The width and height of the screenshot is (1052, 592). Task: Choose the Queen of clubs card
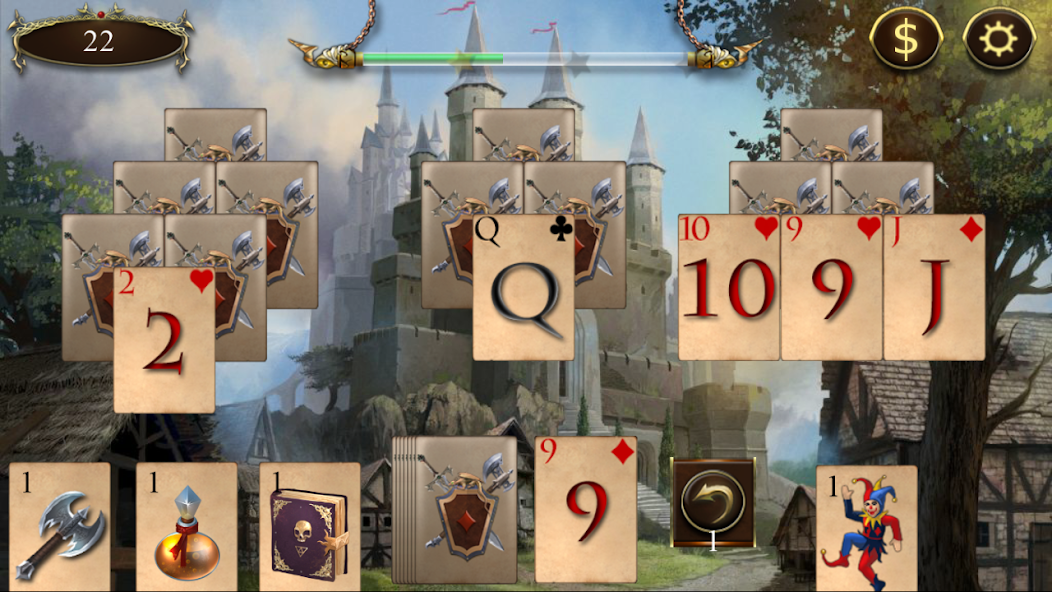point(523,288)
